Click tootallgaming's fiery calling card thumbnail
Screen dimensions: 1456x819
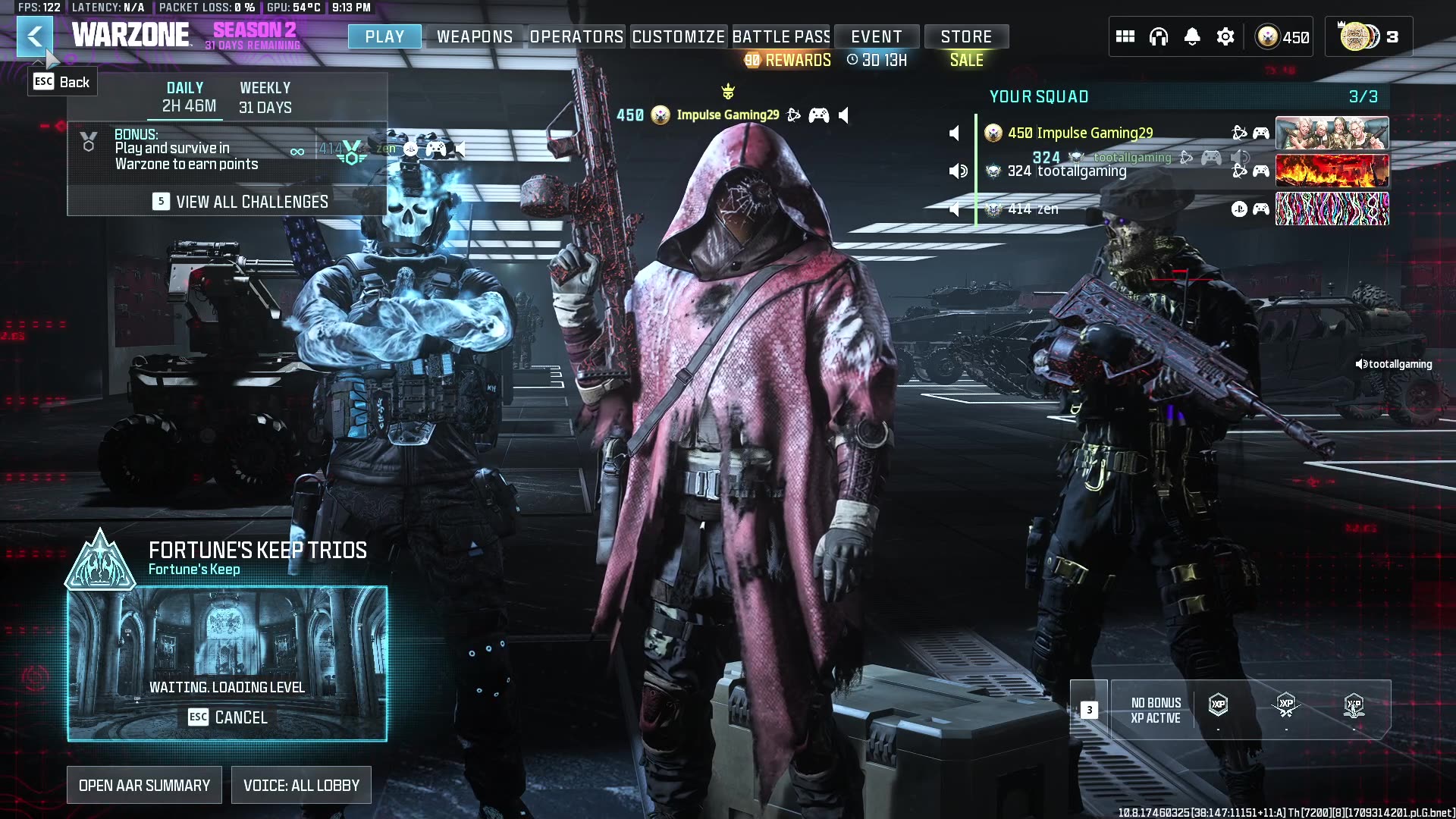point(1332,171)
